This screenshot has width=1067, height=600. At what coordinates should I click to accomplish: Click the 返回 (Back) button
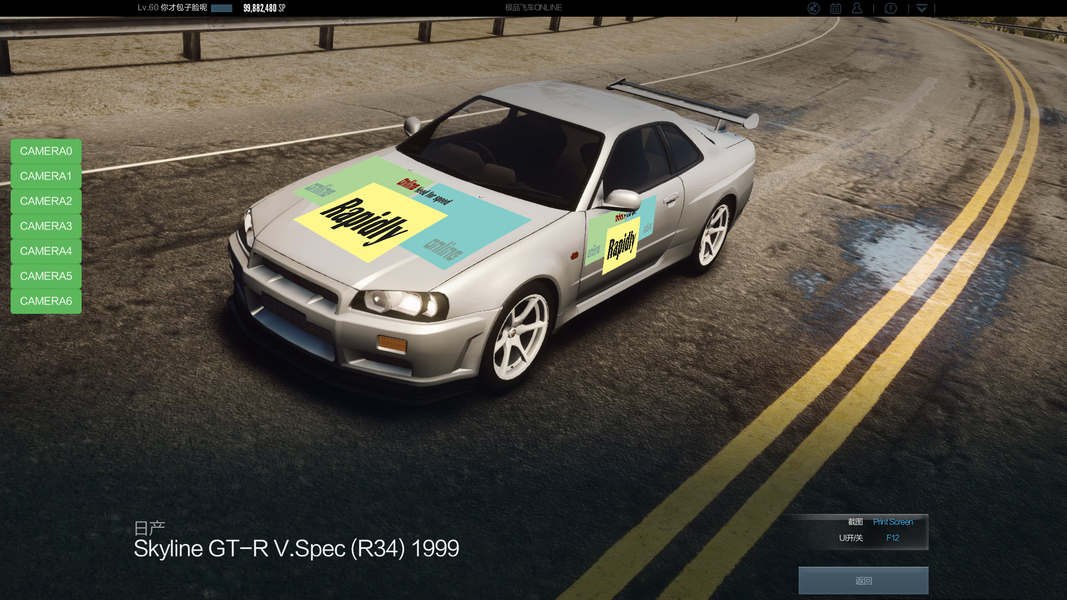pos(863,580)
